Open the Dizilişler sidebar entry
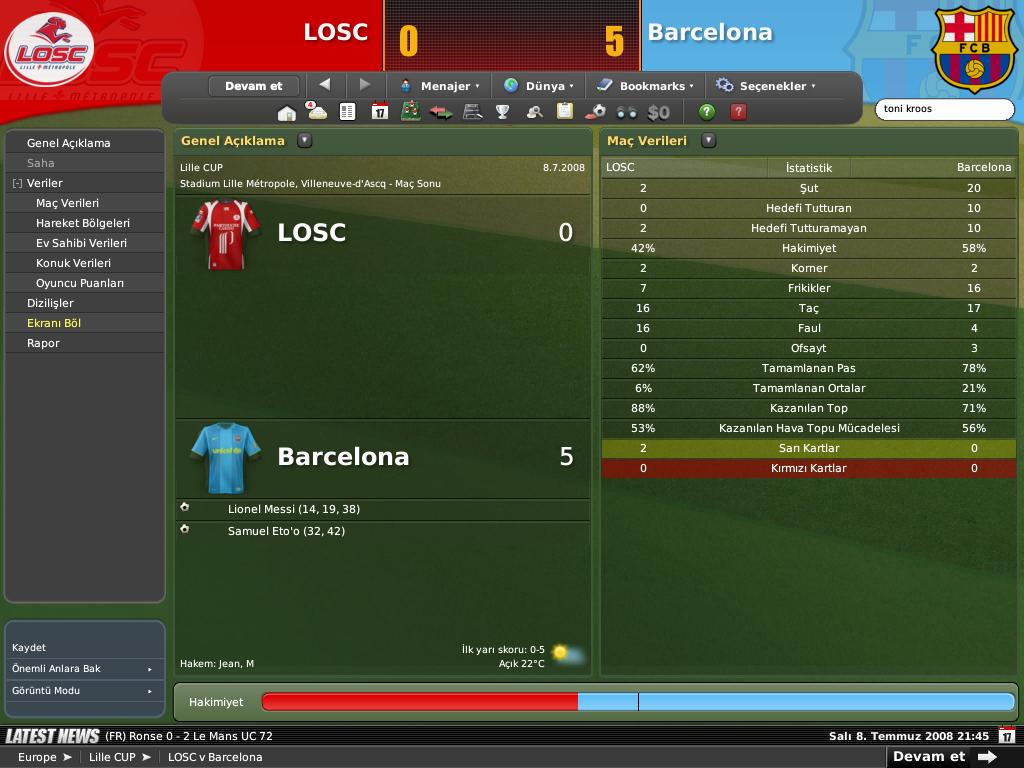Image resolution: width=1024 pixels, height=768 pixels. (x=50, y=303)
